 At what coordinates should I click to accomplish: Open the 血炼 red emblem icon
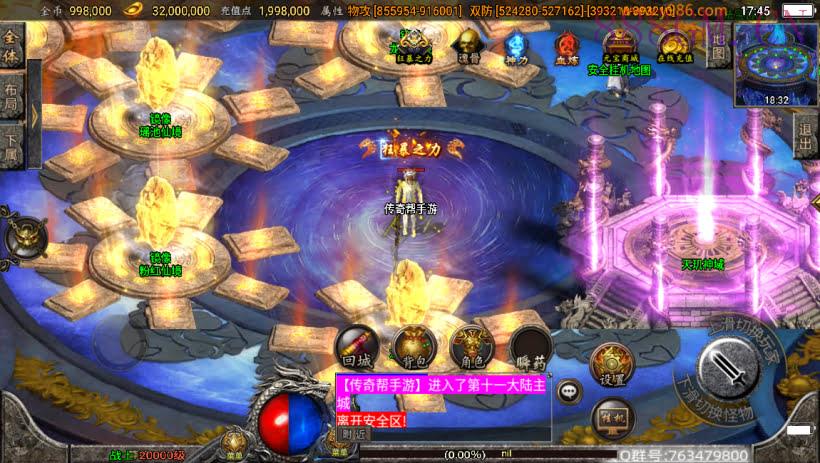[567, 46]
